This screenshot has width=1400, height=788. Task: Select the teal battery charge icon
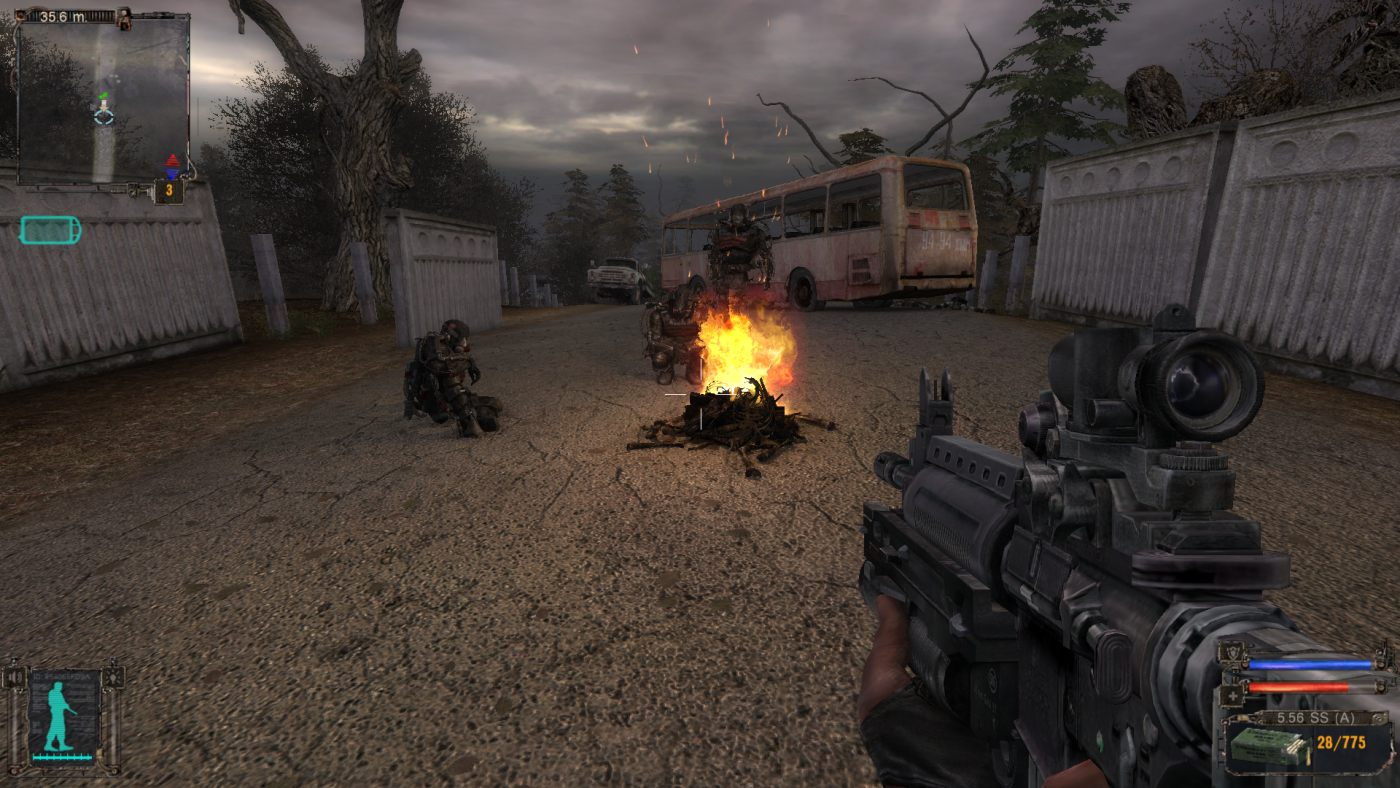click(50, 231)
